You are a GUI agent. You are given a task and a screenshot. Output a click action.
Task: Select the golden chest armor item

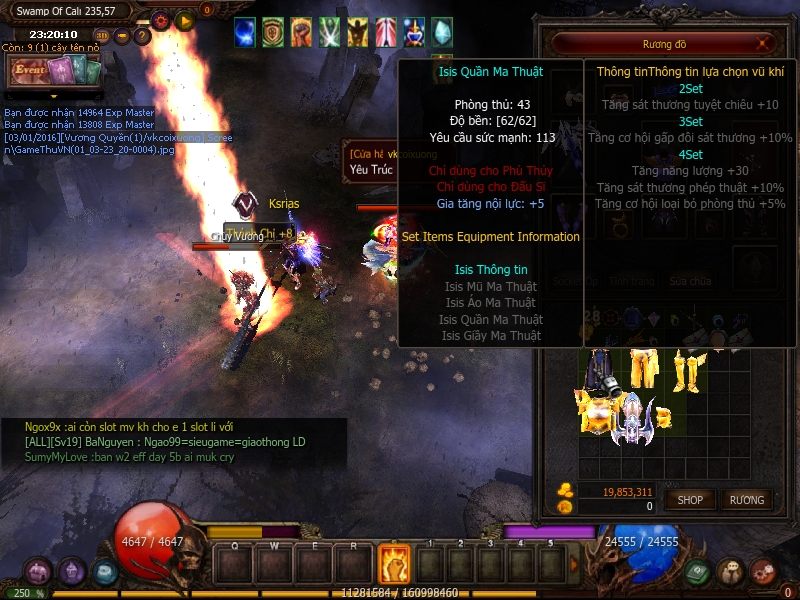coord(596,412)
